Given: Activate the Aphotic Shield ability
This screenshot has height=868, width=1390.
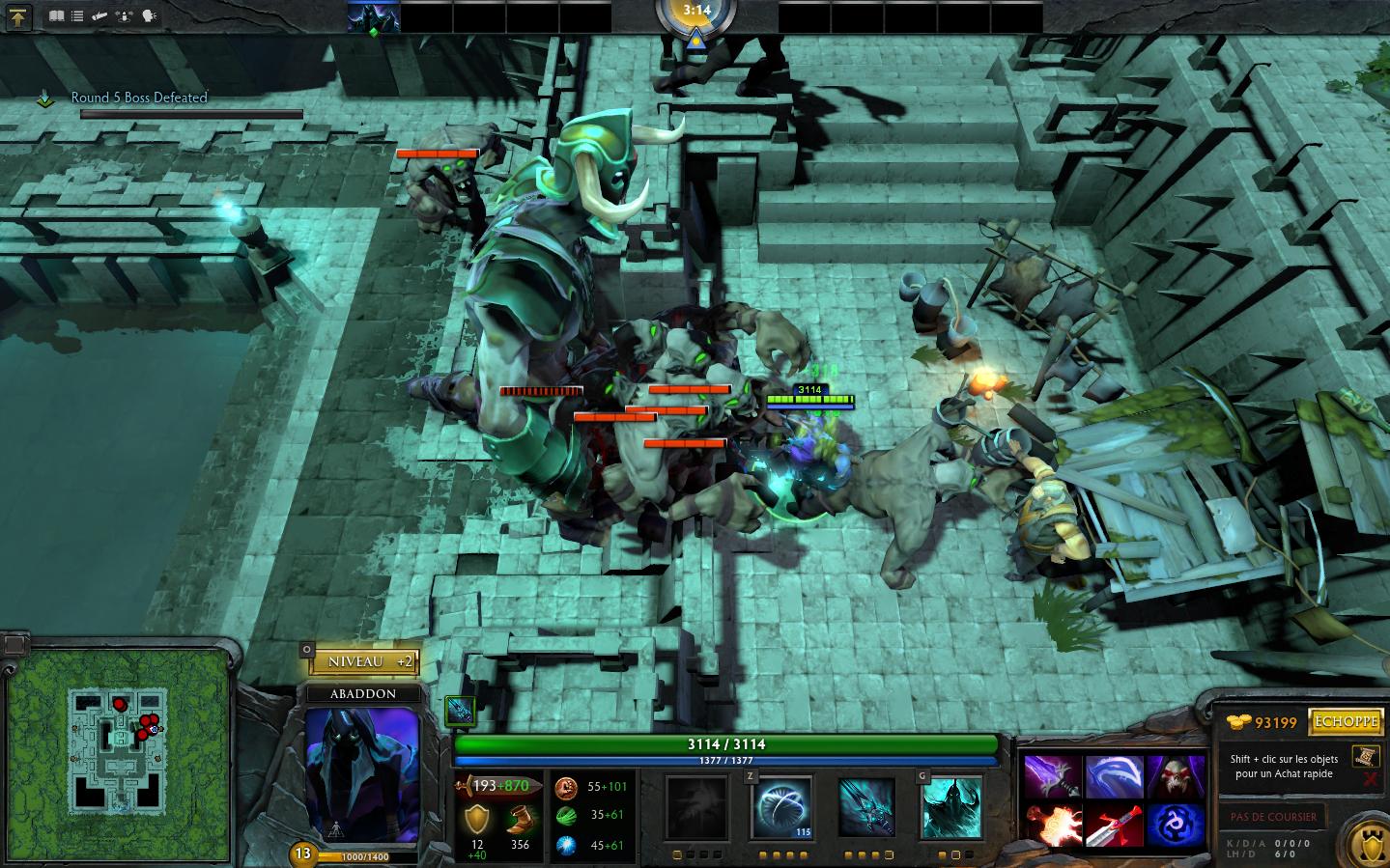Looking at the screenshot, I should pos(782,807).
